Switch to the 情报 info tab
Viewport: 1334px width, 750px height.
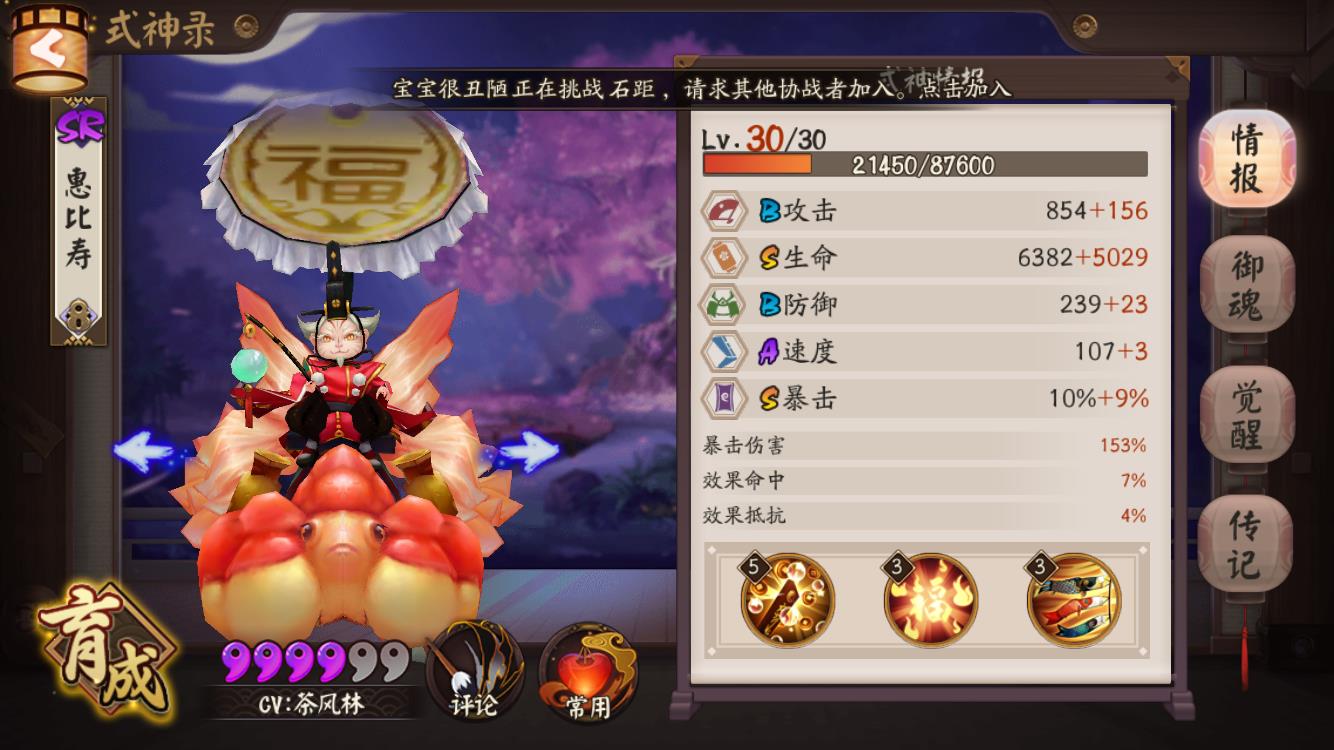(1246, 160)
